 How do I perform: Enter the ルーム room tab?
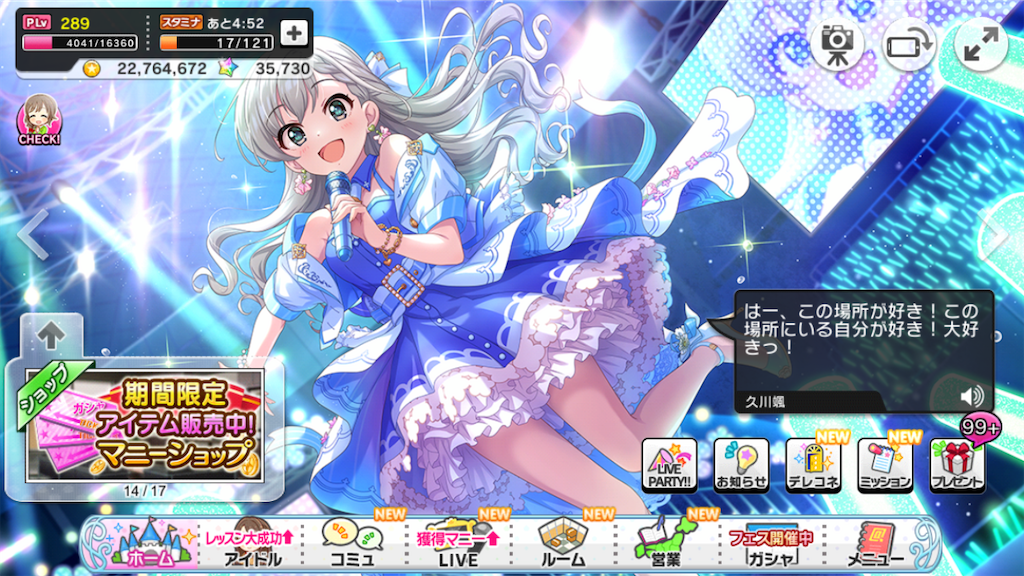pyautogui.click(x=564, y=546)
